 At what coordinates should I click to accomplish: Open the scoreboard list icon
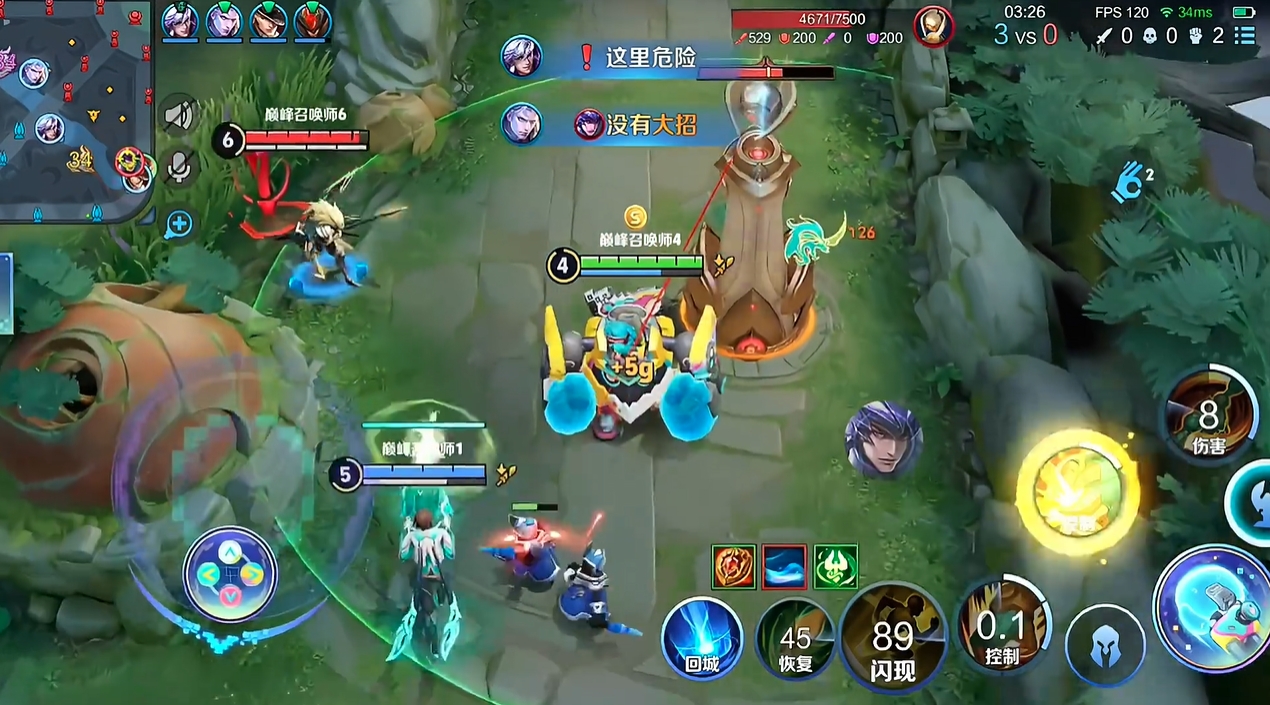point(1244,36)
